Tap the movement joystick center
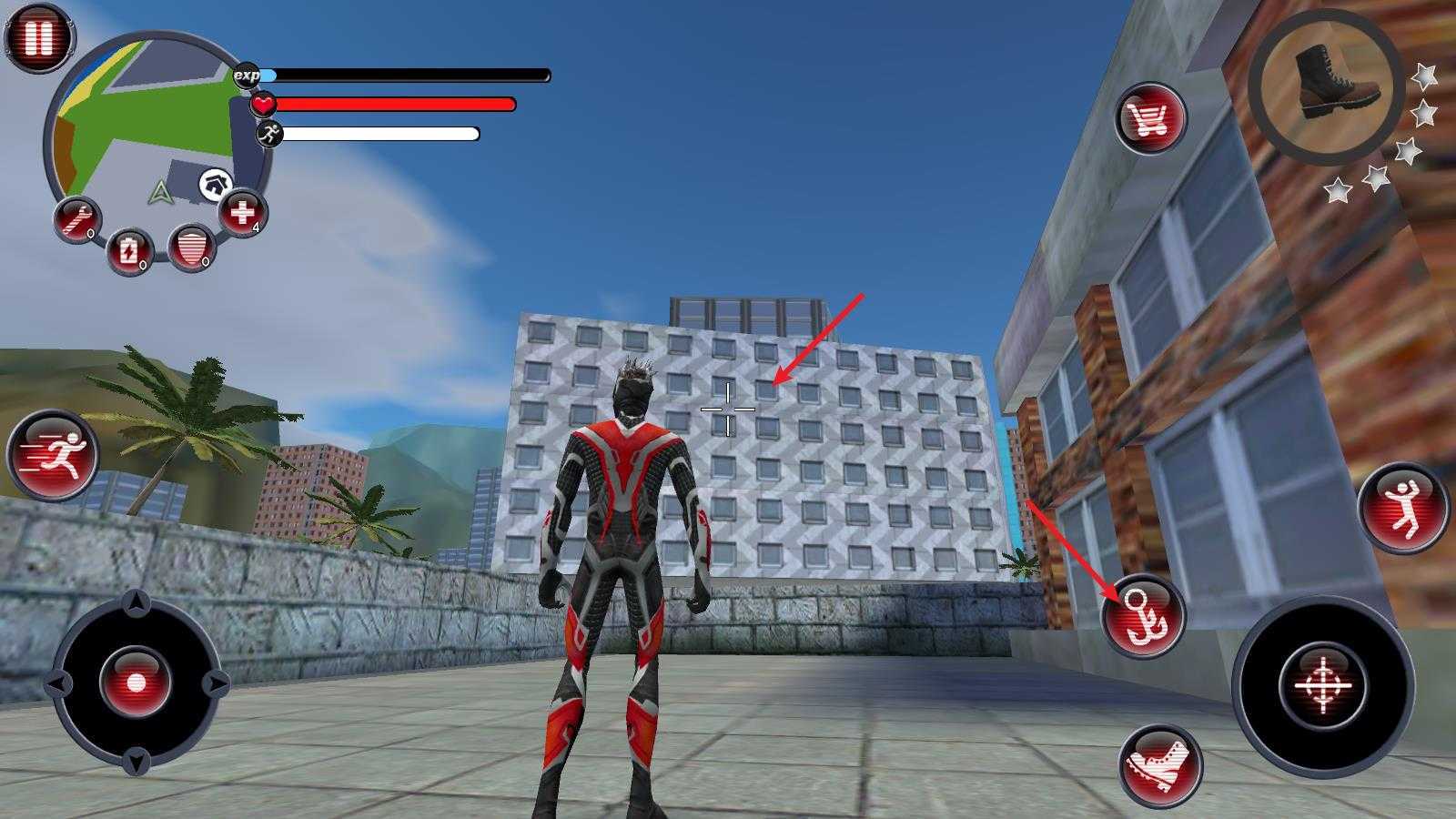Screen dimensions: 1456x819 (136, 682)
